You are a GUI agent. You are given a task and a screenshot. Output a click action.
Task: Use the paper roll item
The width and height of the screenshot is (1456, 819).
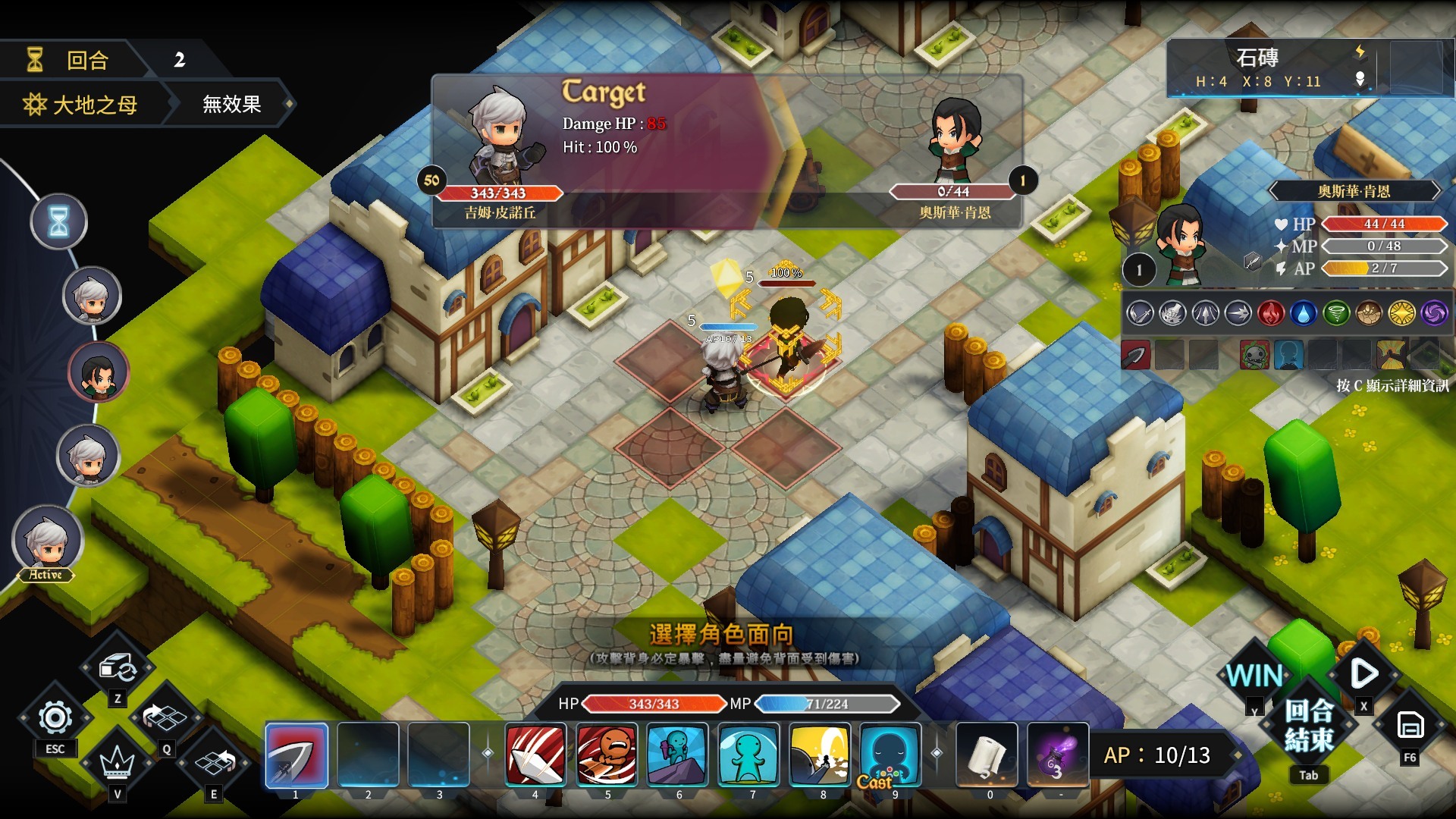point(987,755)
